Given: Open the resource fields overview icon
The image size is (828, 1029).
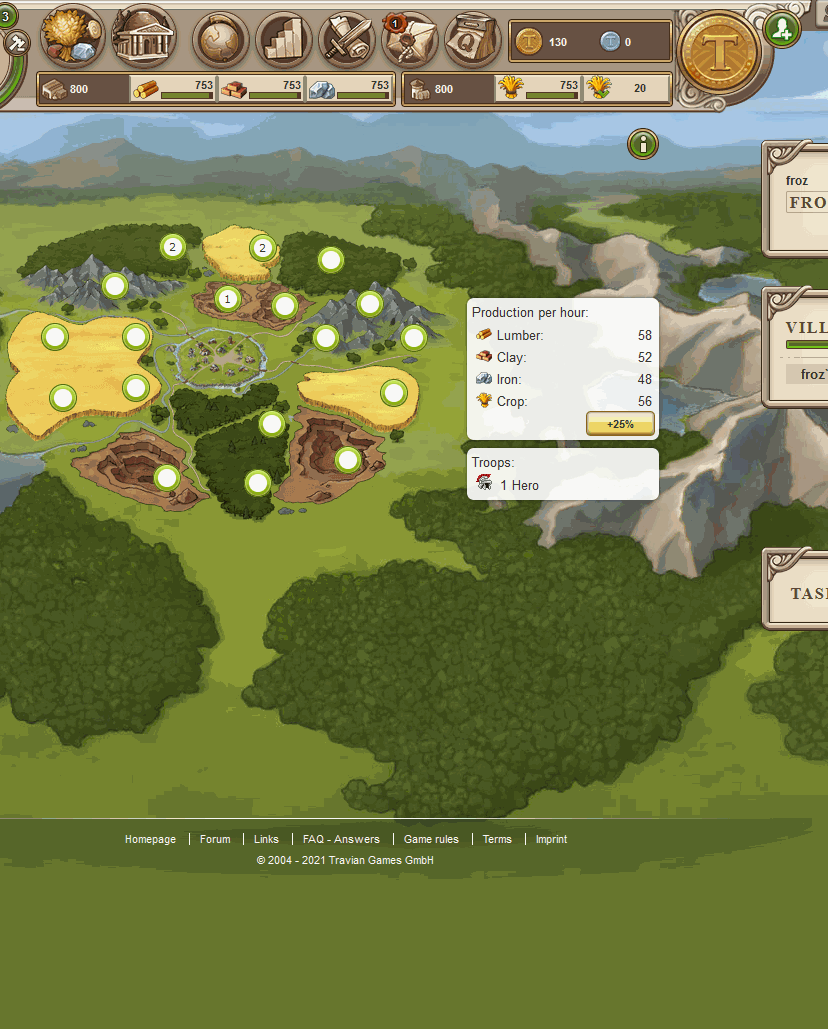Looking at the screenshot, I should [72, 37].
